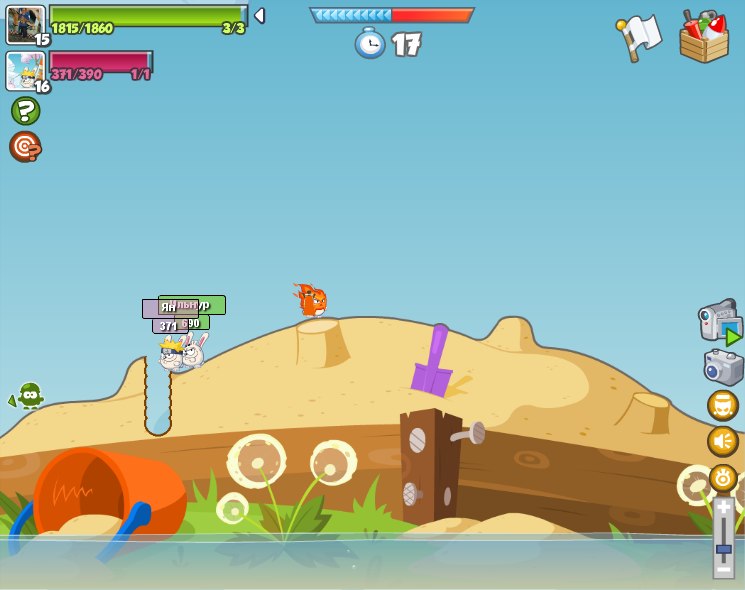Start video recording with the camcorder

point(720,321)
